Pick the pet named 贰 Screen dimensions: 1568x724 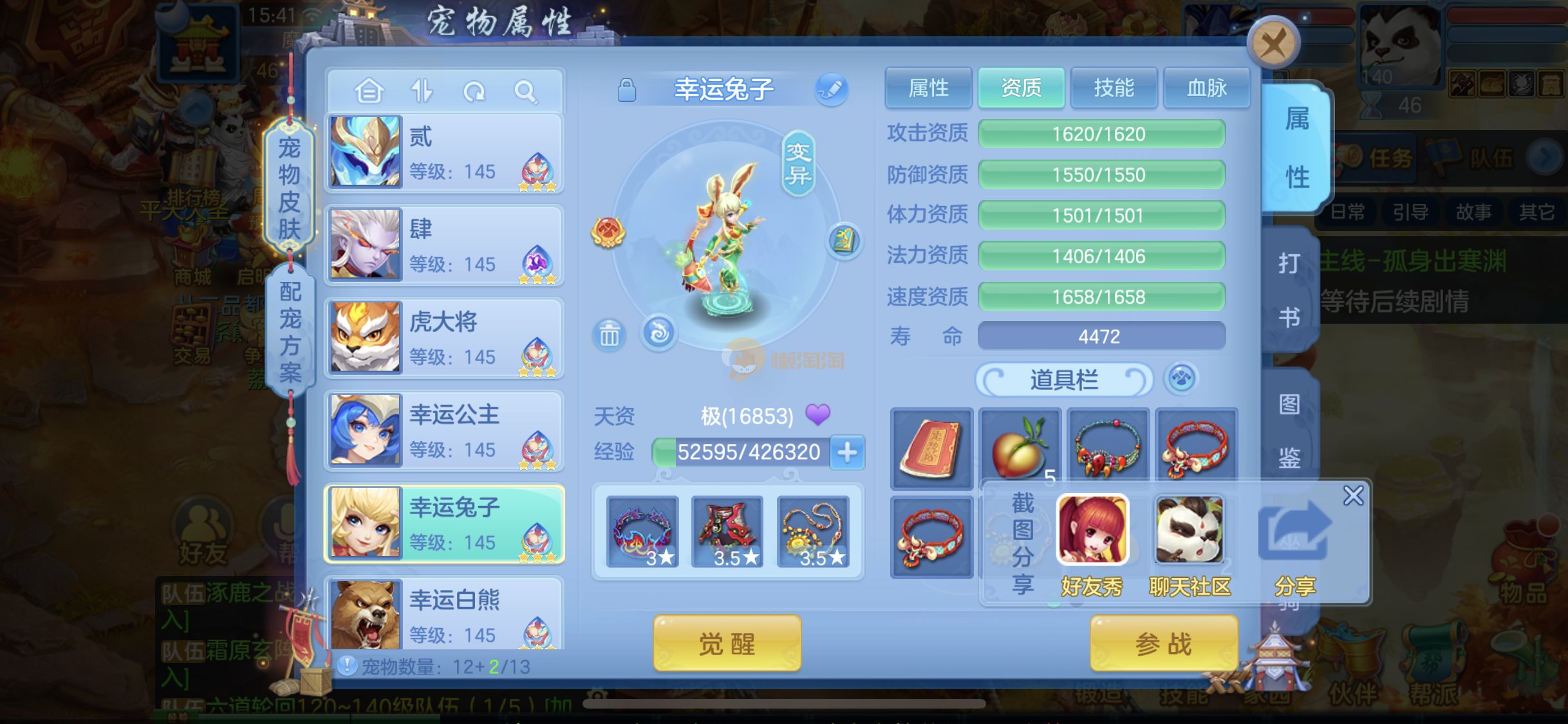coord(444,153)
